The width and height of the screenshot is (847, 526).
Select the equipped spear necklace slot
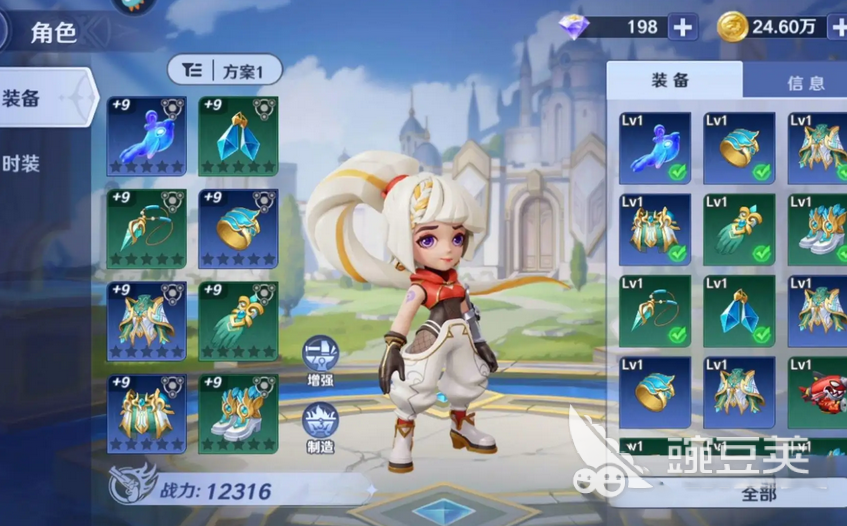click(x=146, y=227)
